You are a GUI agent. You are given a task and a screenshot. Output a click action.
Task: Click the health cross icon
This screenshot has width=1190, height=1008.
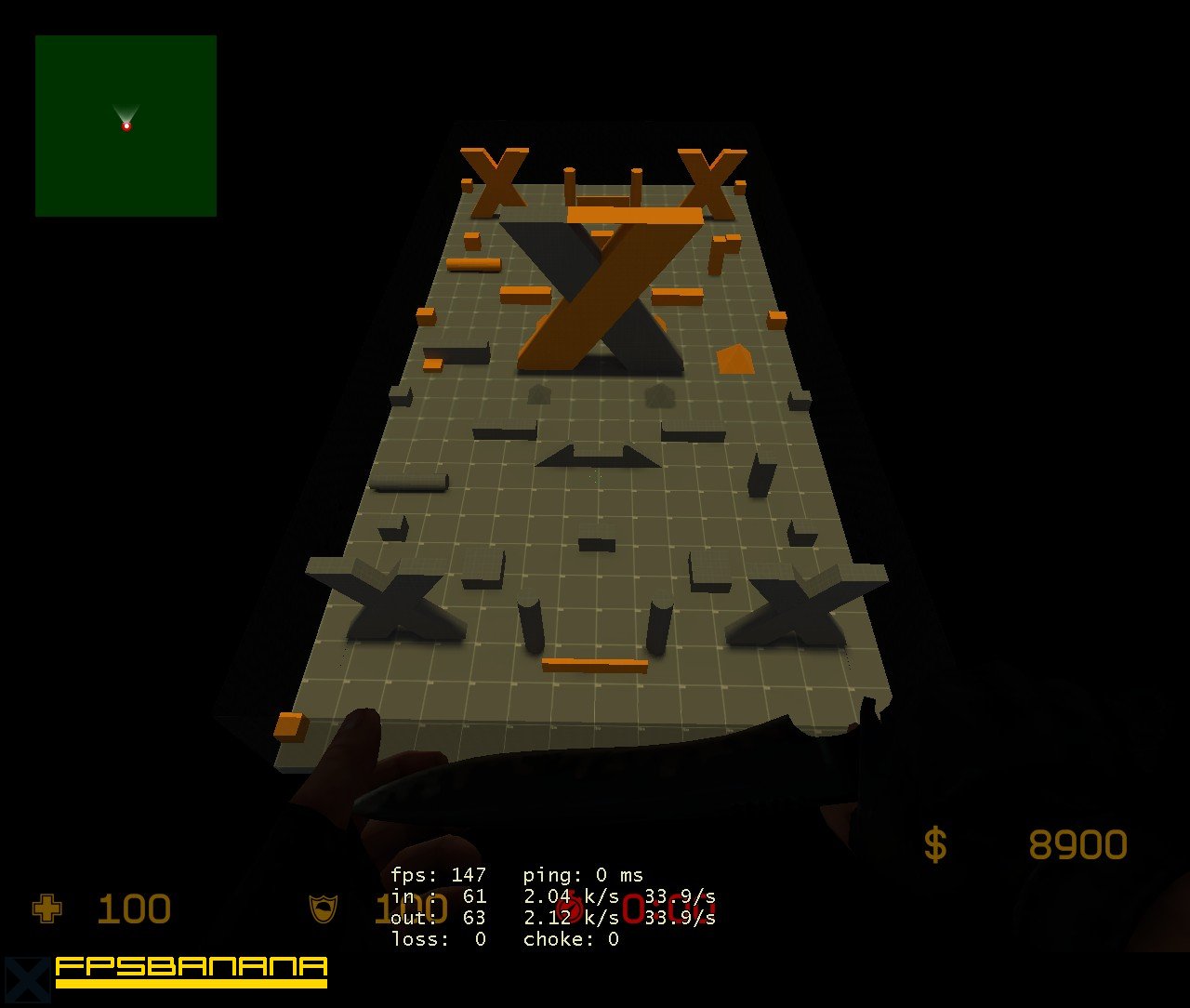pyautogui.click(x=47, y=909)
